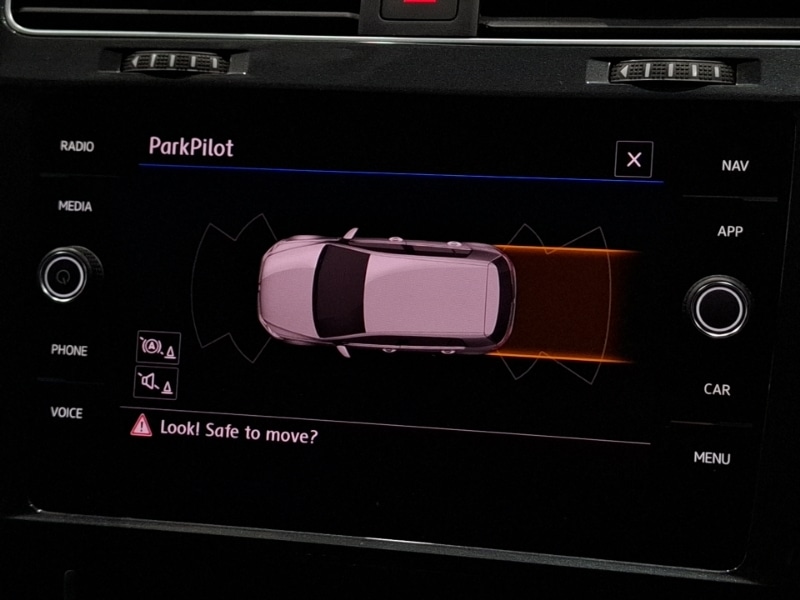Open the RADIO function
Image resolution: width=800 pixels, height=600 pixels.
tap(77, 146)
